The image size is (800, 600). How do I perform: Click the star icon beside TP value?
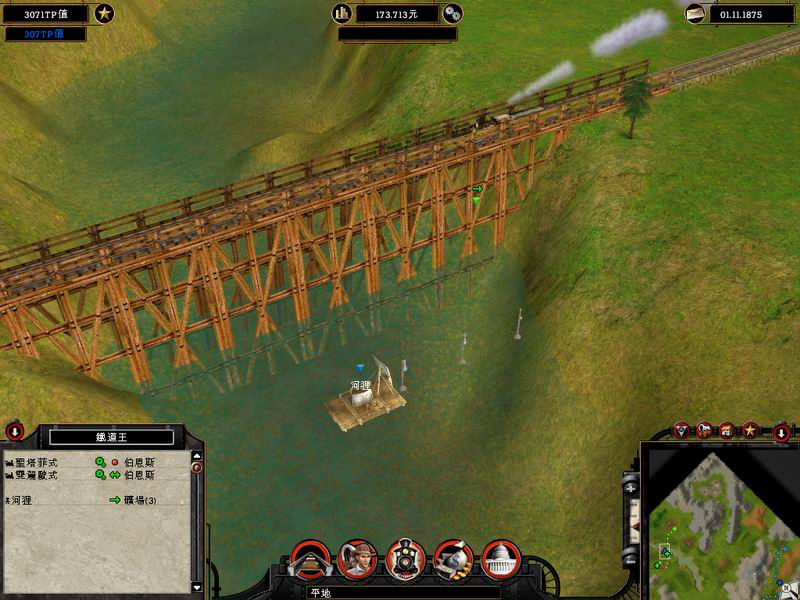(104, 14)
